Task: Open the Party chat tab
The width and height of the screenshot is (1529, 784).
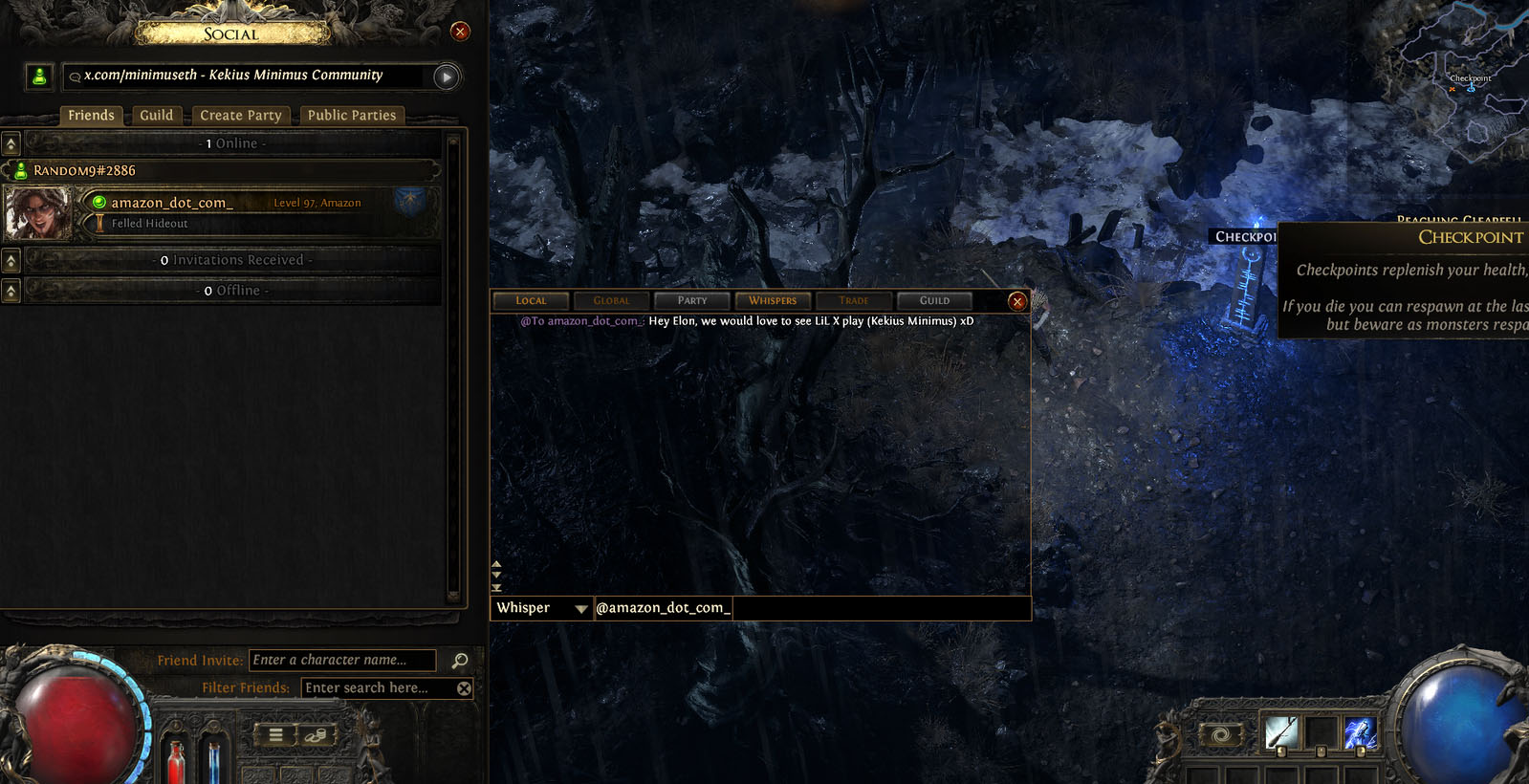Action: 692,301
